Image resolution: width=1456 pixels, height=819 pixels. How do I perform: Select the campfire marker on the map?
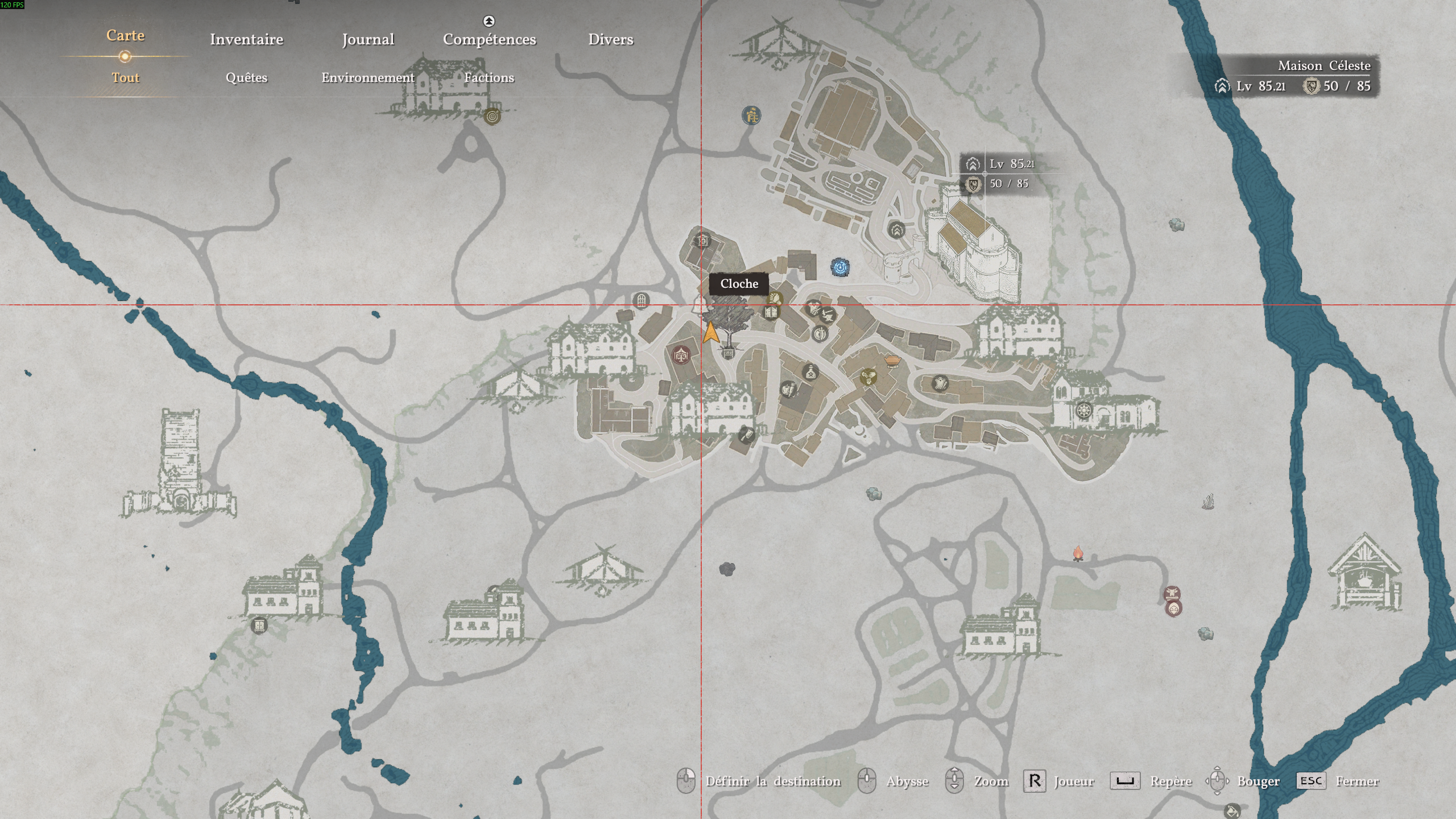(x=1078, y=553)
